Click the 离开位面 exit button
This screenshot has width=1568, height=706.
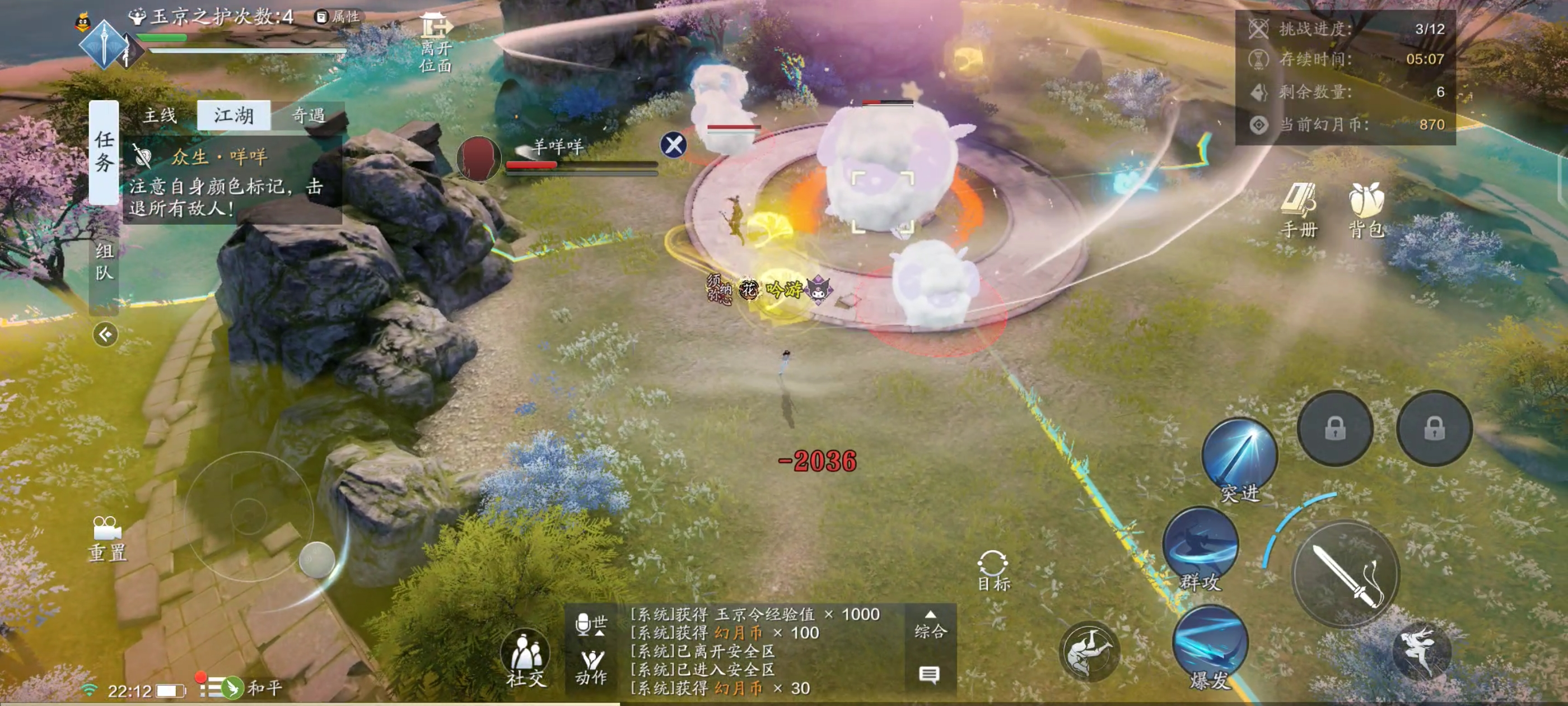point(435,43)
